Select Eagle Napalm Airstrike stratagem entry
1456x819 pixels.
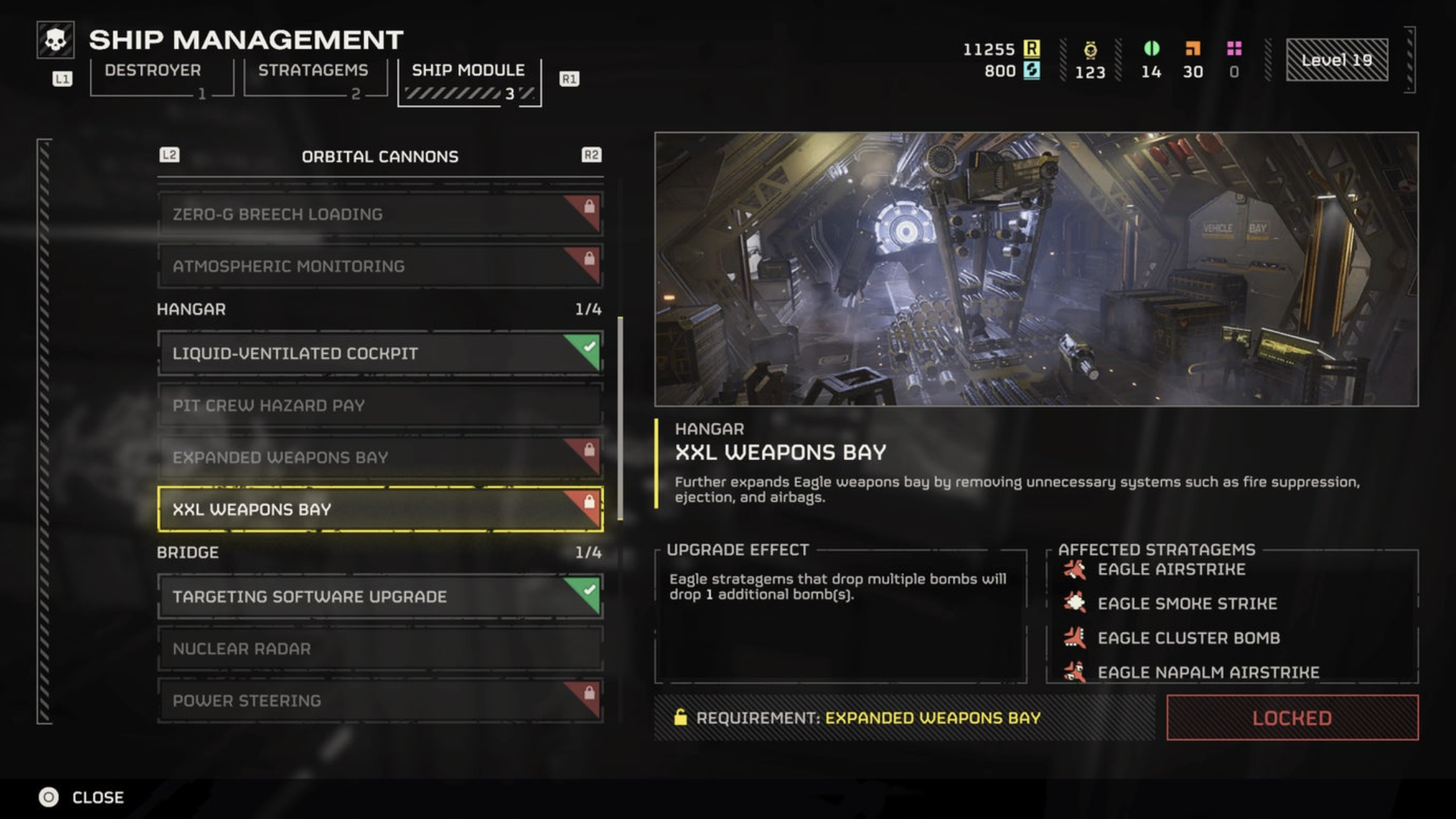click(1207, 672)
